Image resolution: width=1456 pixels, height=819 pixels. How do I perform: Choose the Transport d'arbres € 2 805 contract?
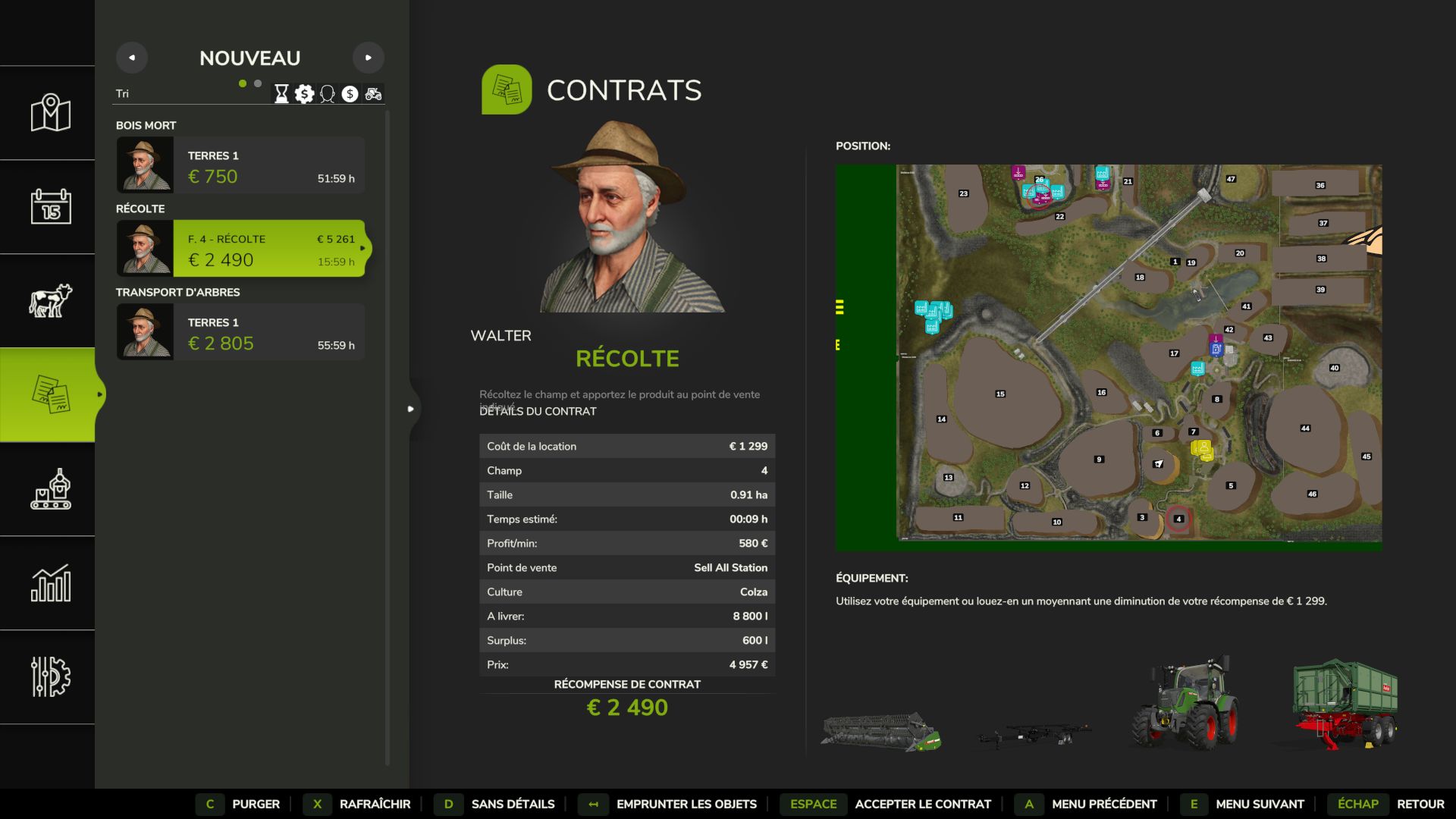tap(240, 332)
